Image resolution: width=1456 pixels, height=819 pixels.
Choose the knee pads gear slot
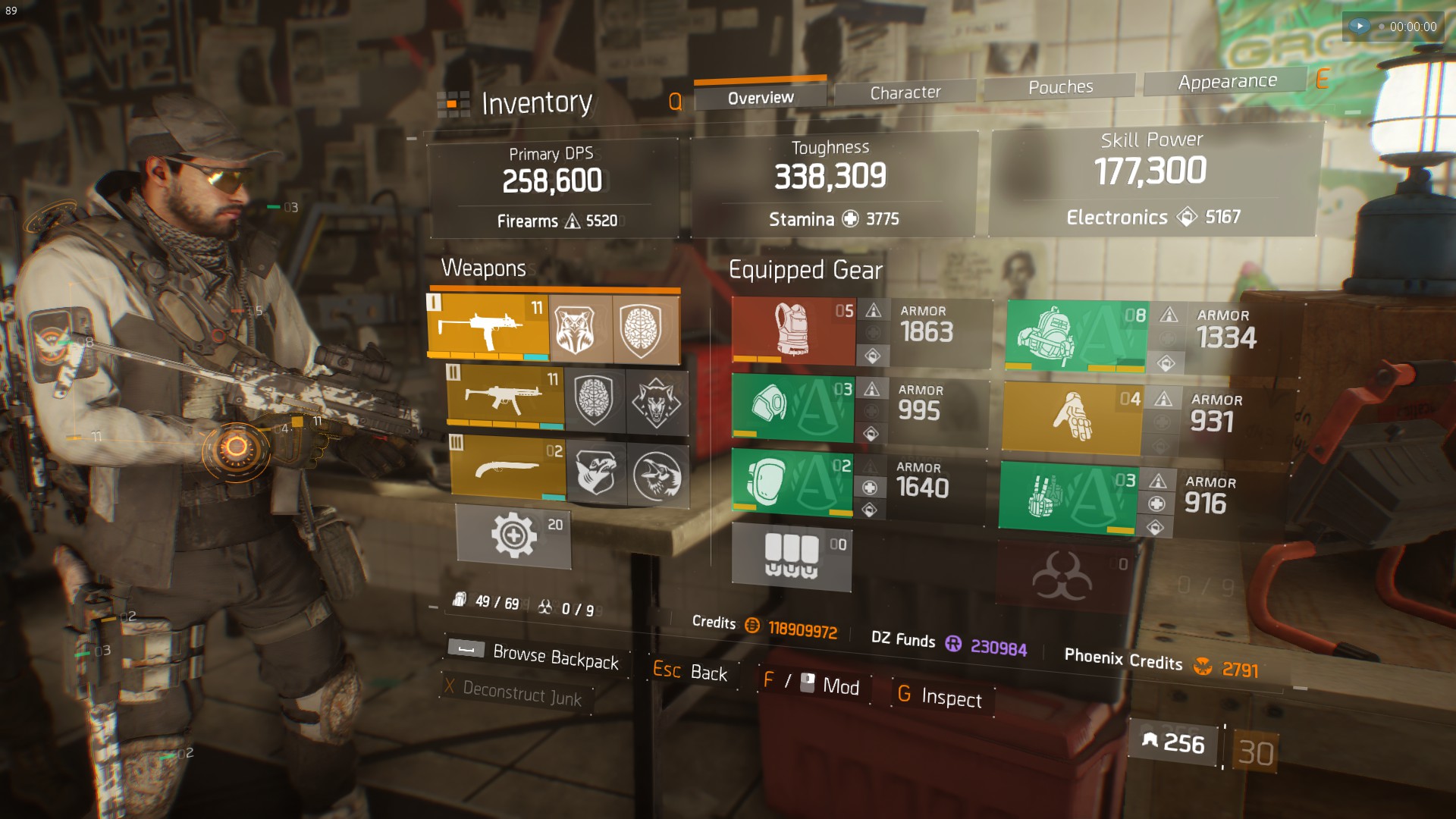792,483
